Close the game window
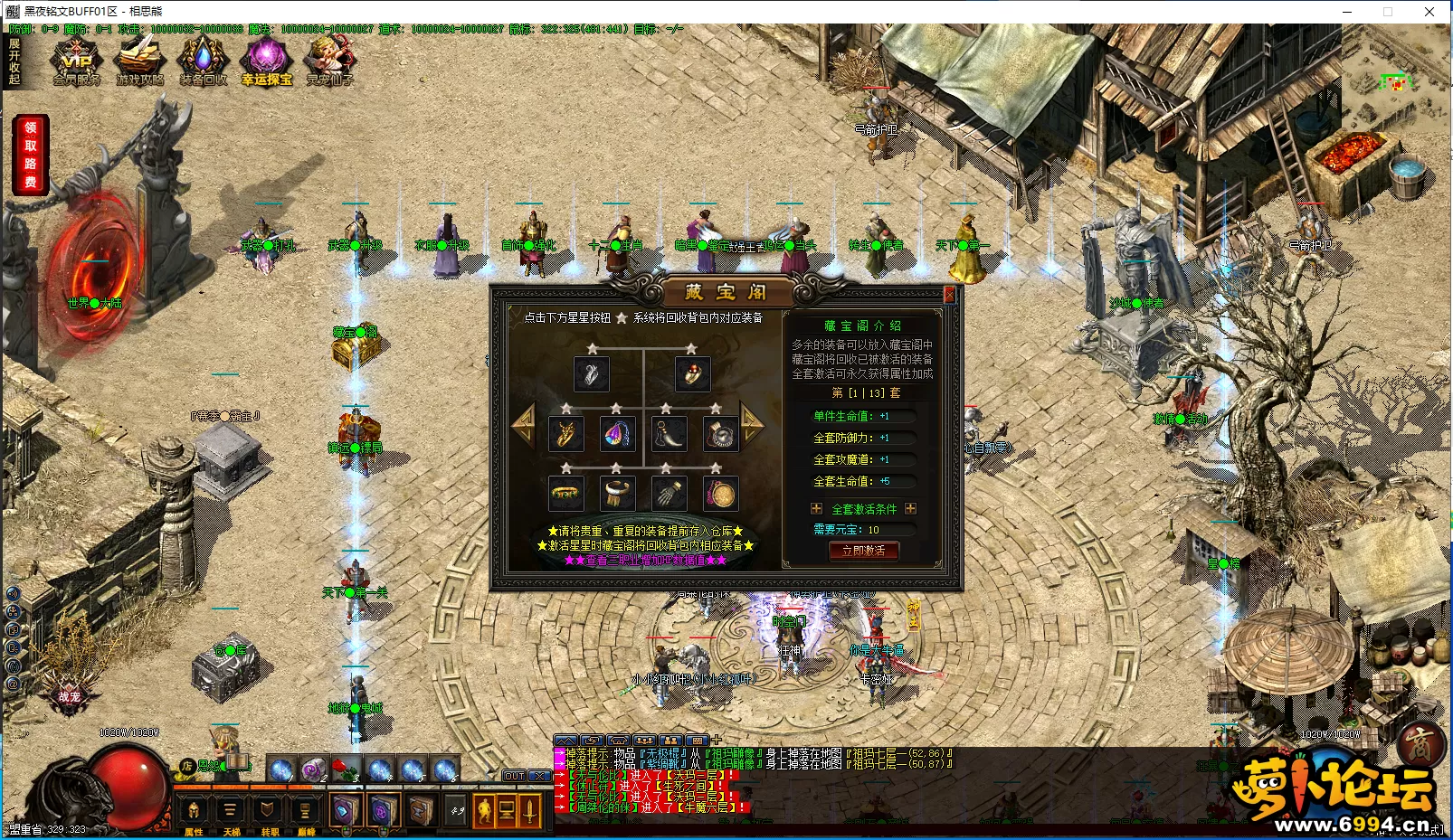Image resolution: width=1453 pixels, height=840 pixels. (1429, 12)
